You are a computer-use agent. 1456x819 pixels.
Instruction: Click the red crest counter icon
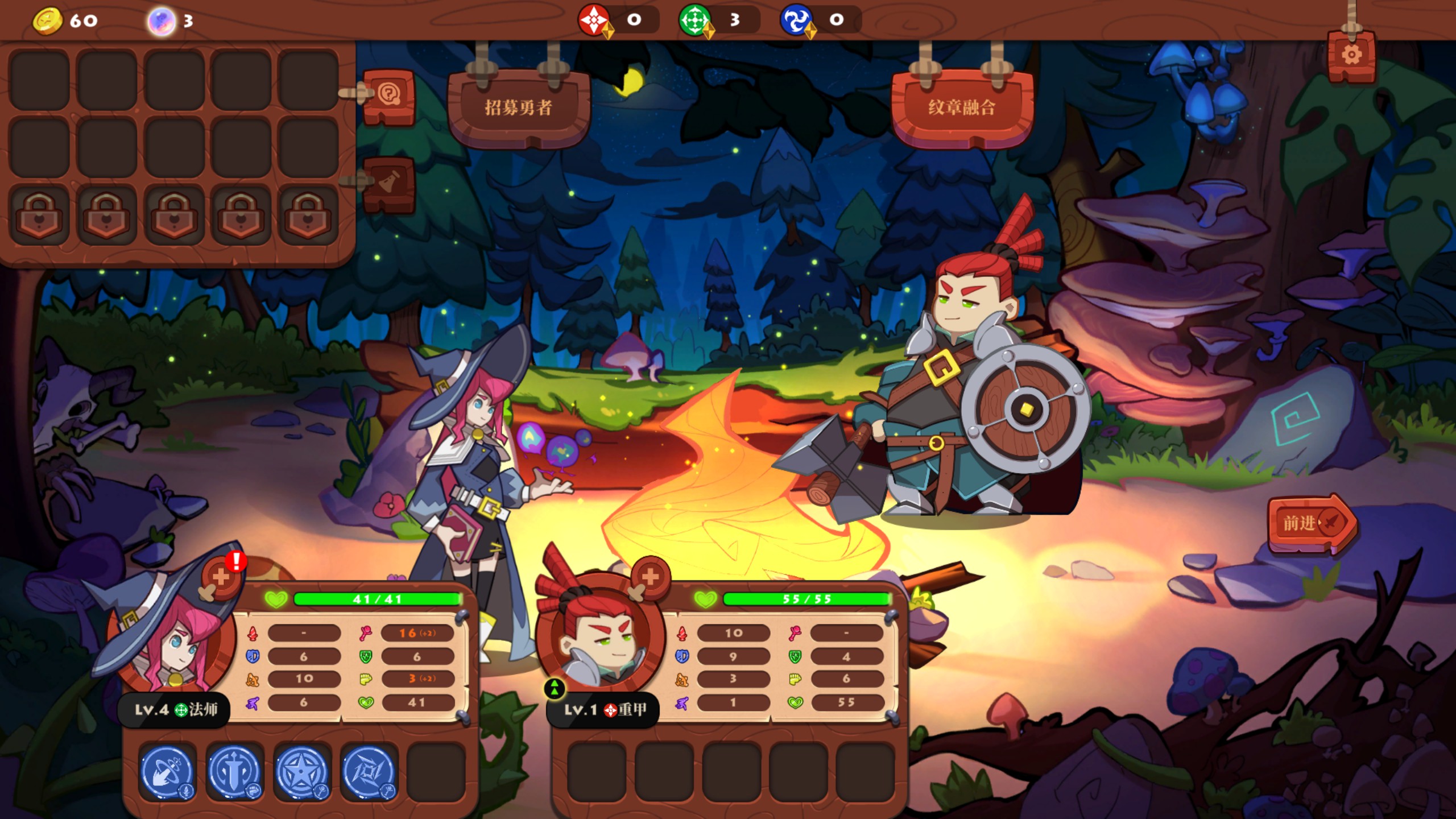pos(594,20)
